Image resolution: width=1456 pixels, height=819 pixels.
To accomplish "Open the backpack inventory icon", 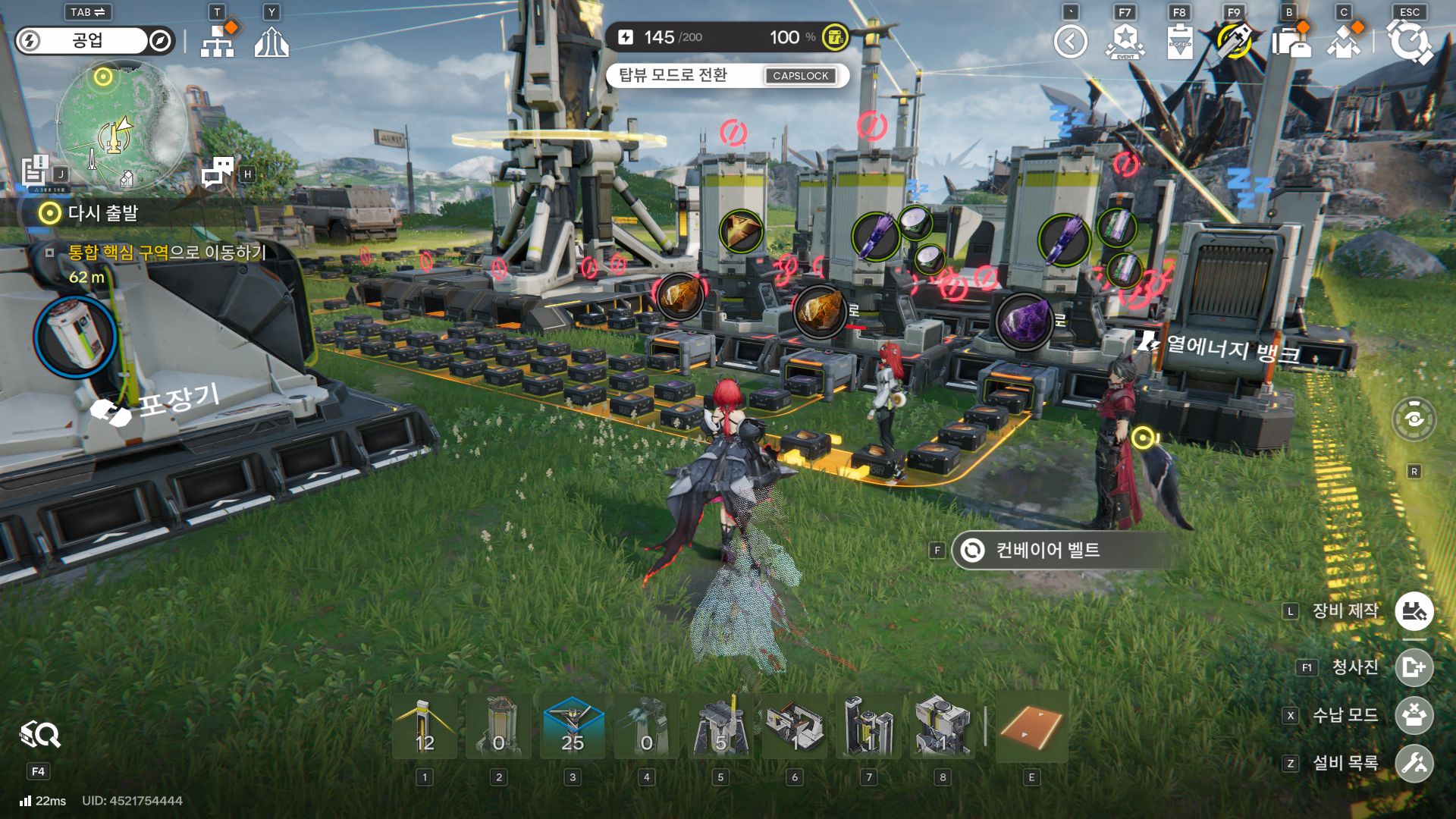I will click(1291, 42).
